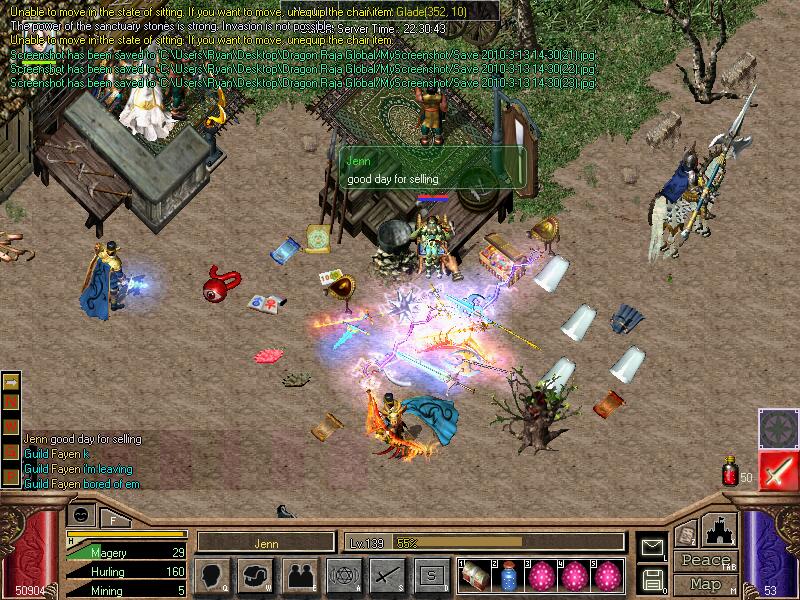This screenshot has width=800, height=600.
Task: Activate the red sword attack icon
Action: coord(777,470)
